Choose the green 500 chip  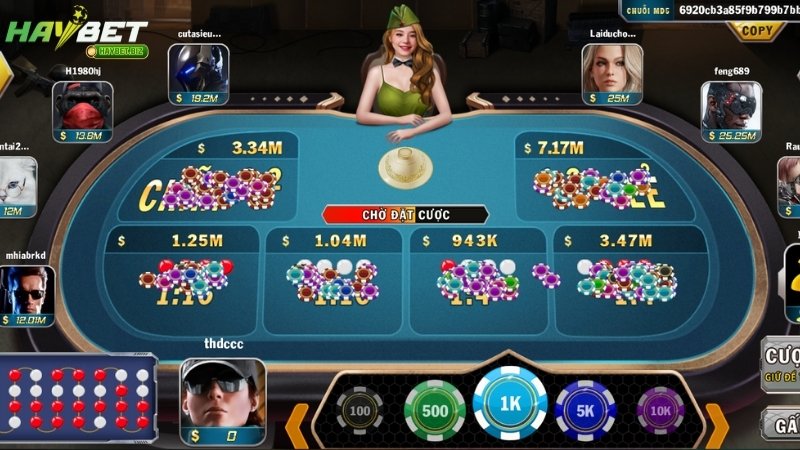434,409
